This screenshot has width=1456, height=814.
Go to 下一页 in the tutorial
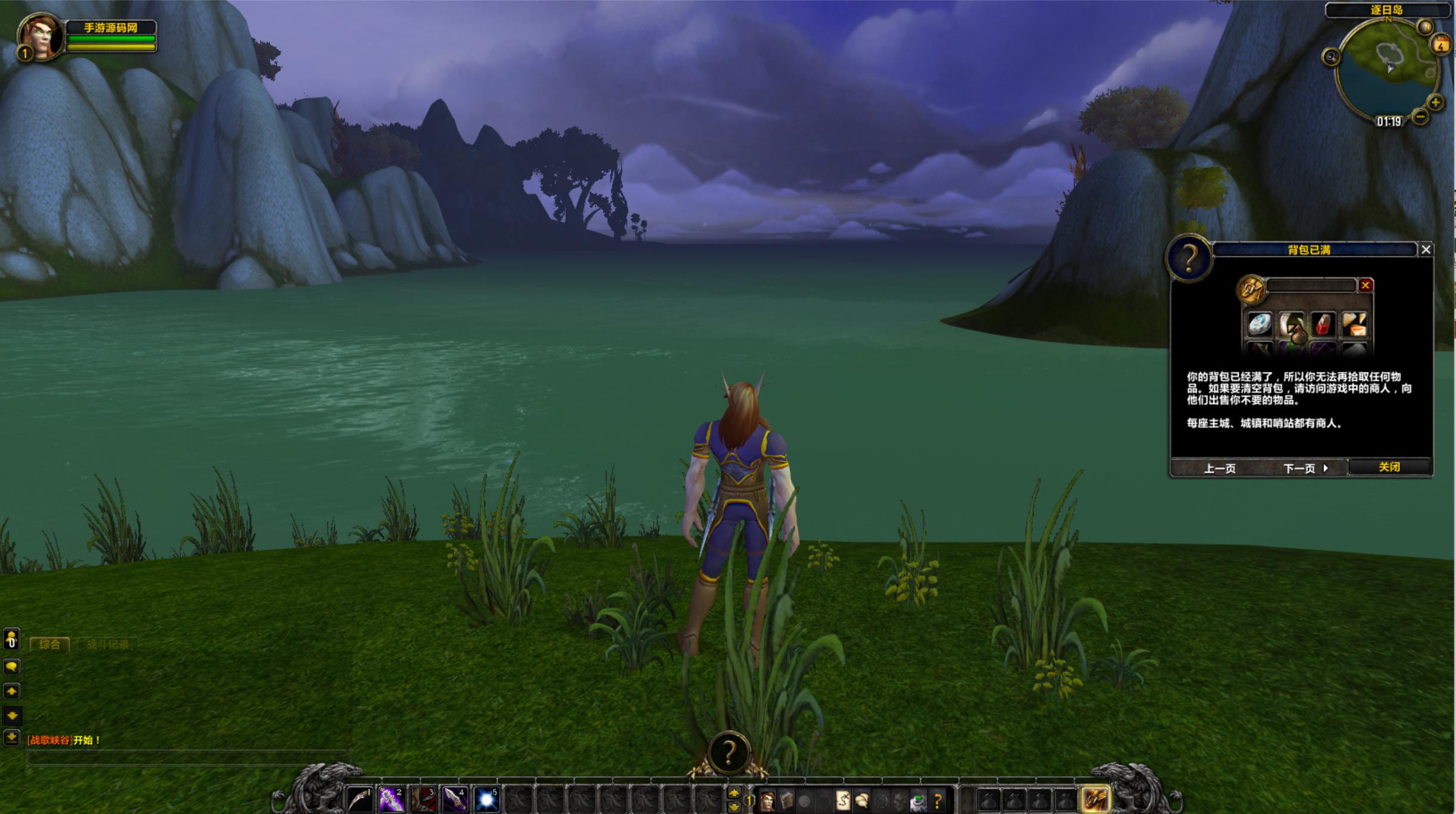click(x=1305, y=468)
